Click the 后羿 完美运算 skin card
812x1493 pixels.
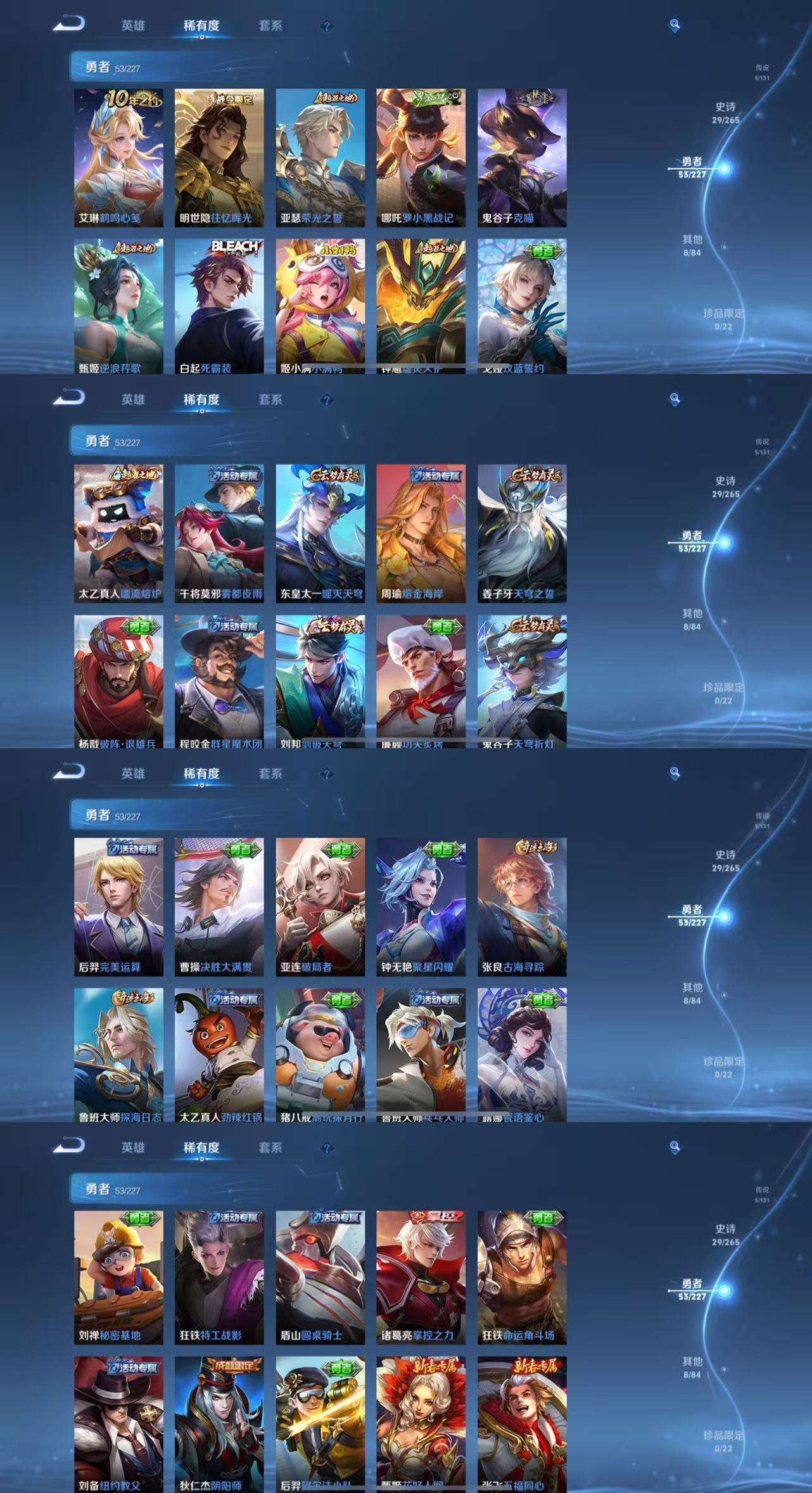tap(118, 906)
